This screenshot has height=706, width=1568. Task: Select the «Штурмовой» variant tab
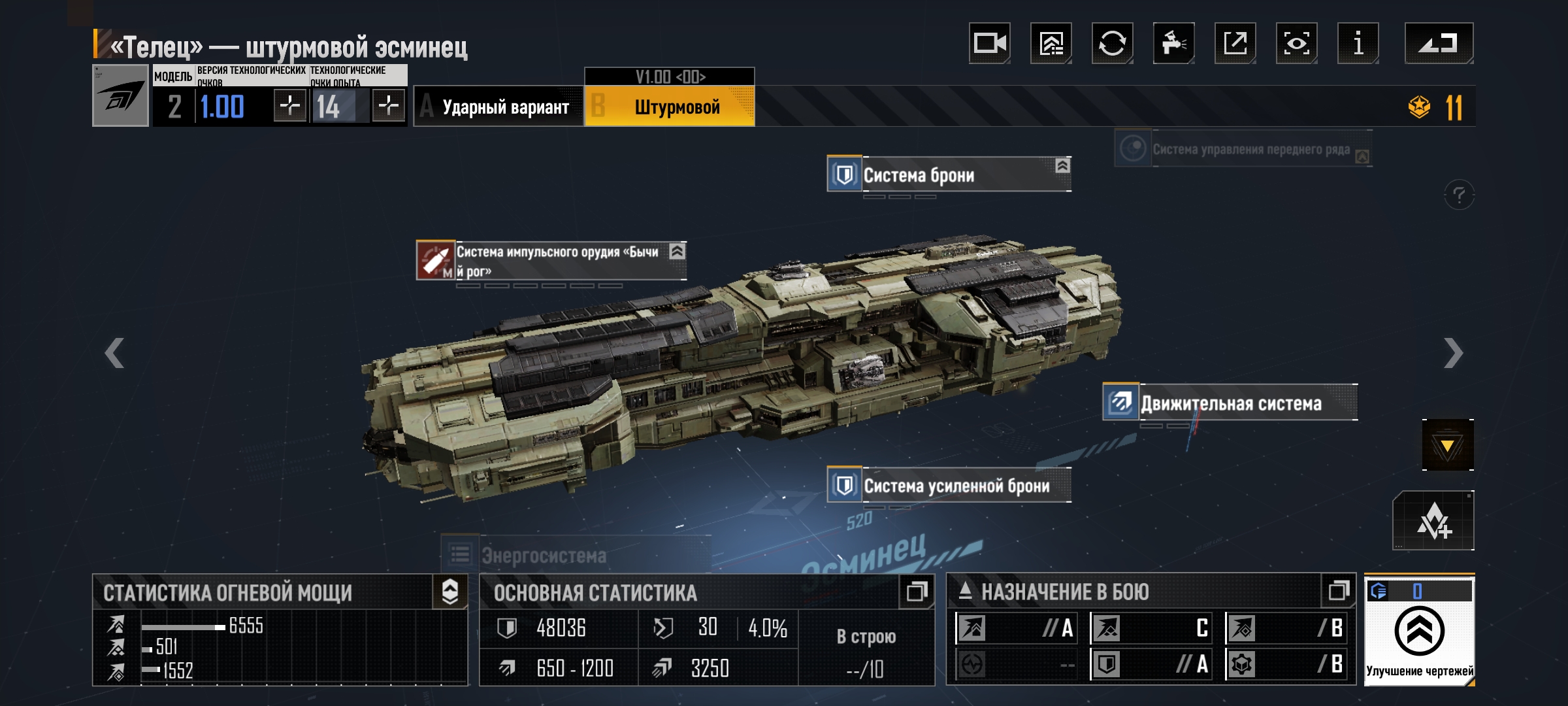click(670, 107)
